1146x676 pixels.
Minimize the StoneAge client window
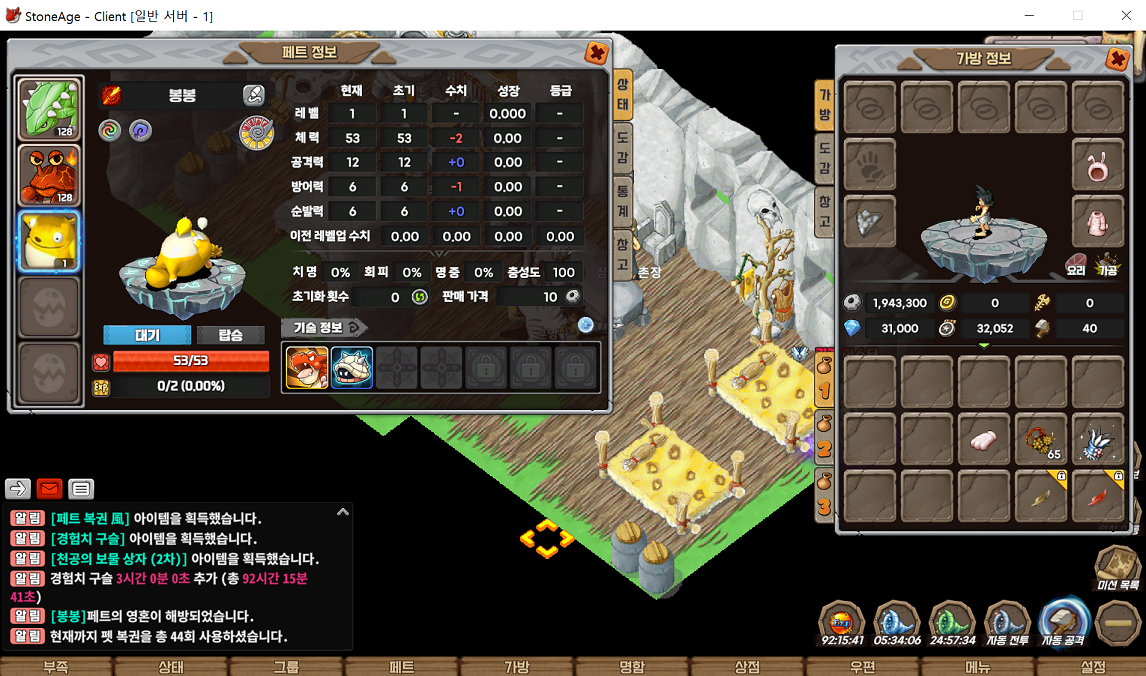coord(1031,16)
